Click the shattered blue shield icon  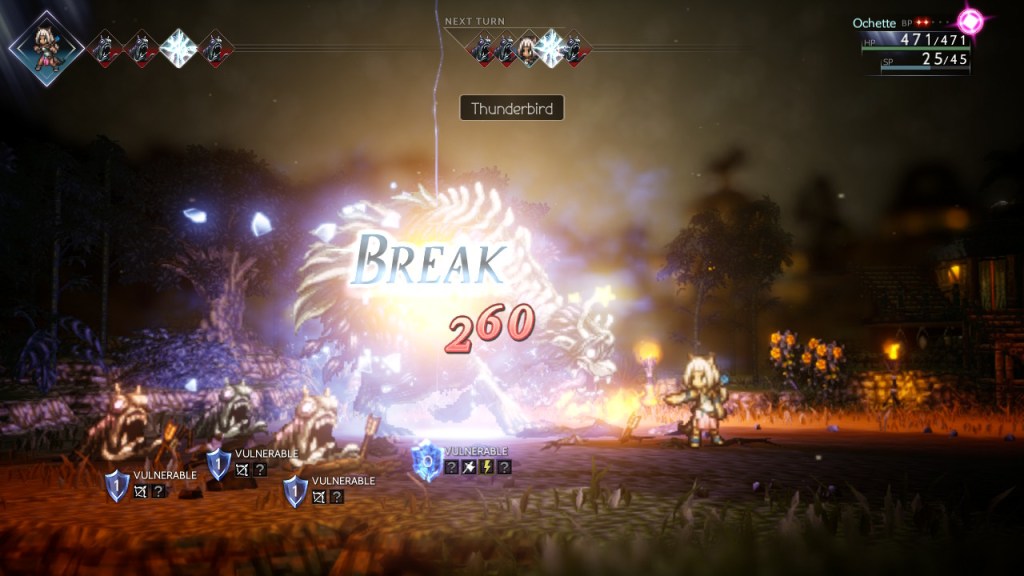tap(427, 462)
